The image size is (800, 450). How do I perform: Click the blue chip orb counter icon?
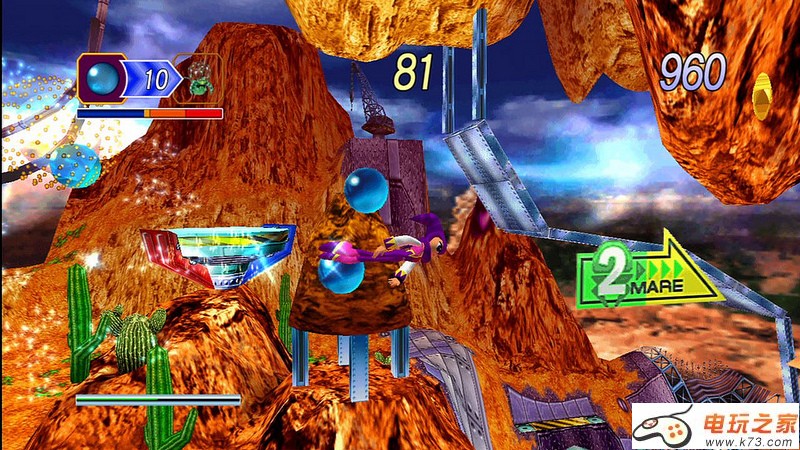tap(102, 78)
